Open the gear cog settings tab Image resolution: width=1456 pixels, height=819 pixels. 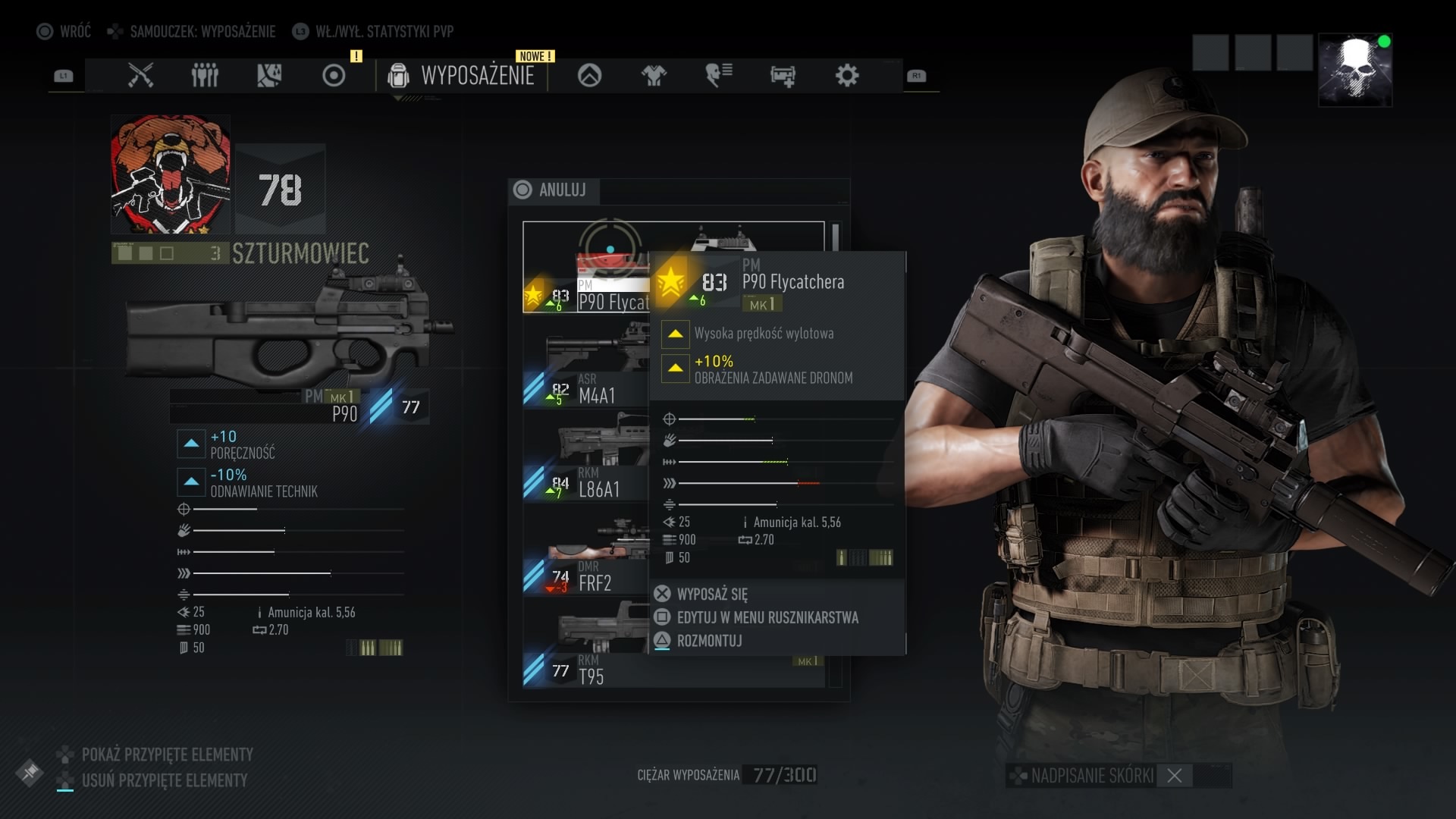pyautogui.click(x=847, y=75)
